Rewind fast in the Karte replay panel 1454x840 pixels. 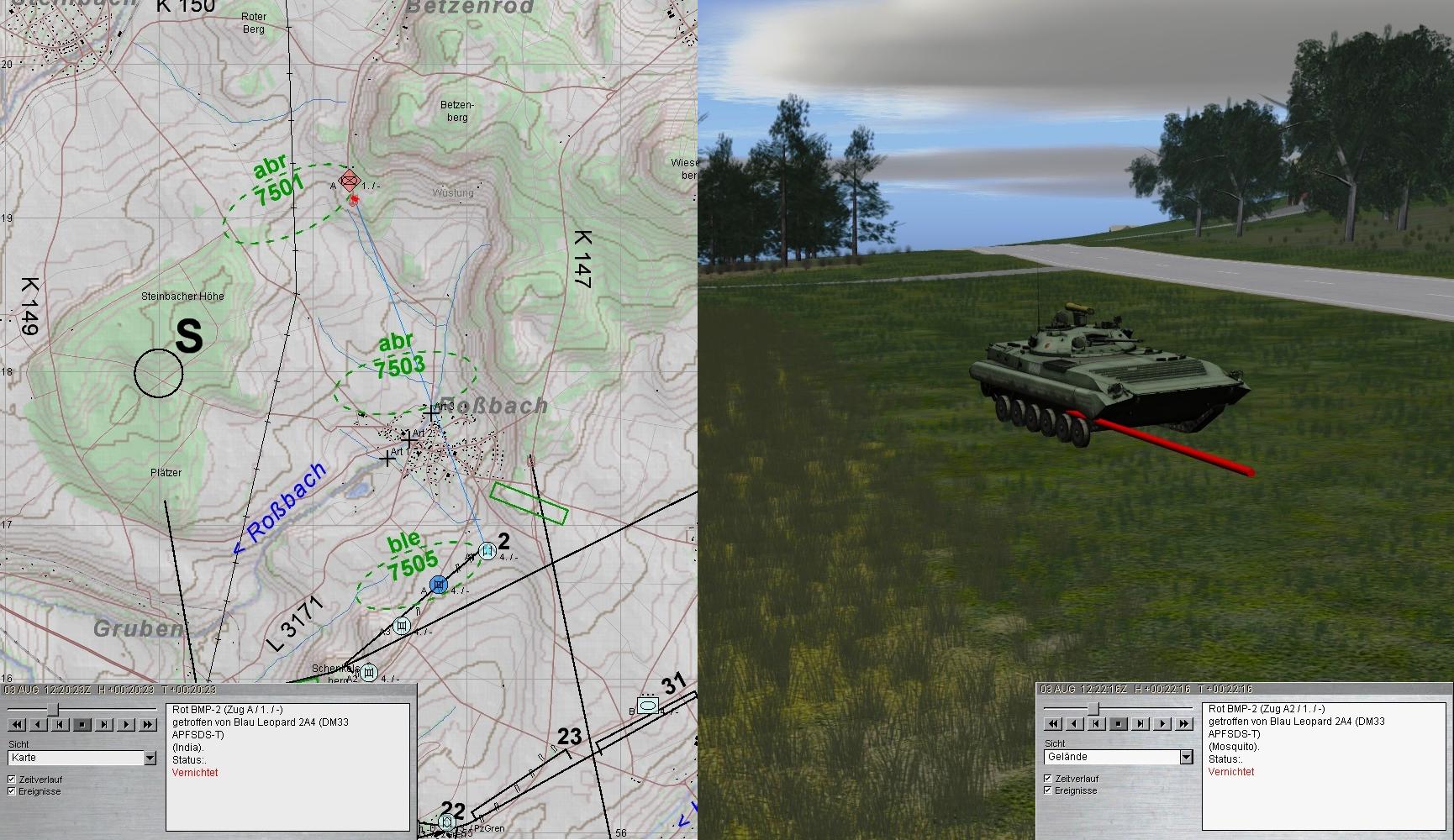(x=17, y=724)
